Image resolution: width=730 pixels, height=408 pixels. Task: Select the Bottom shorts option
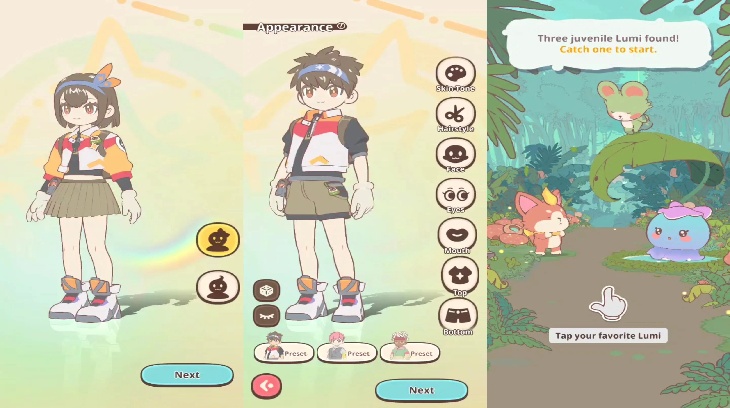click(458, 316)
